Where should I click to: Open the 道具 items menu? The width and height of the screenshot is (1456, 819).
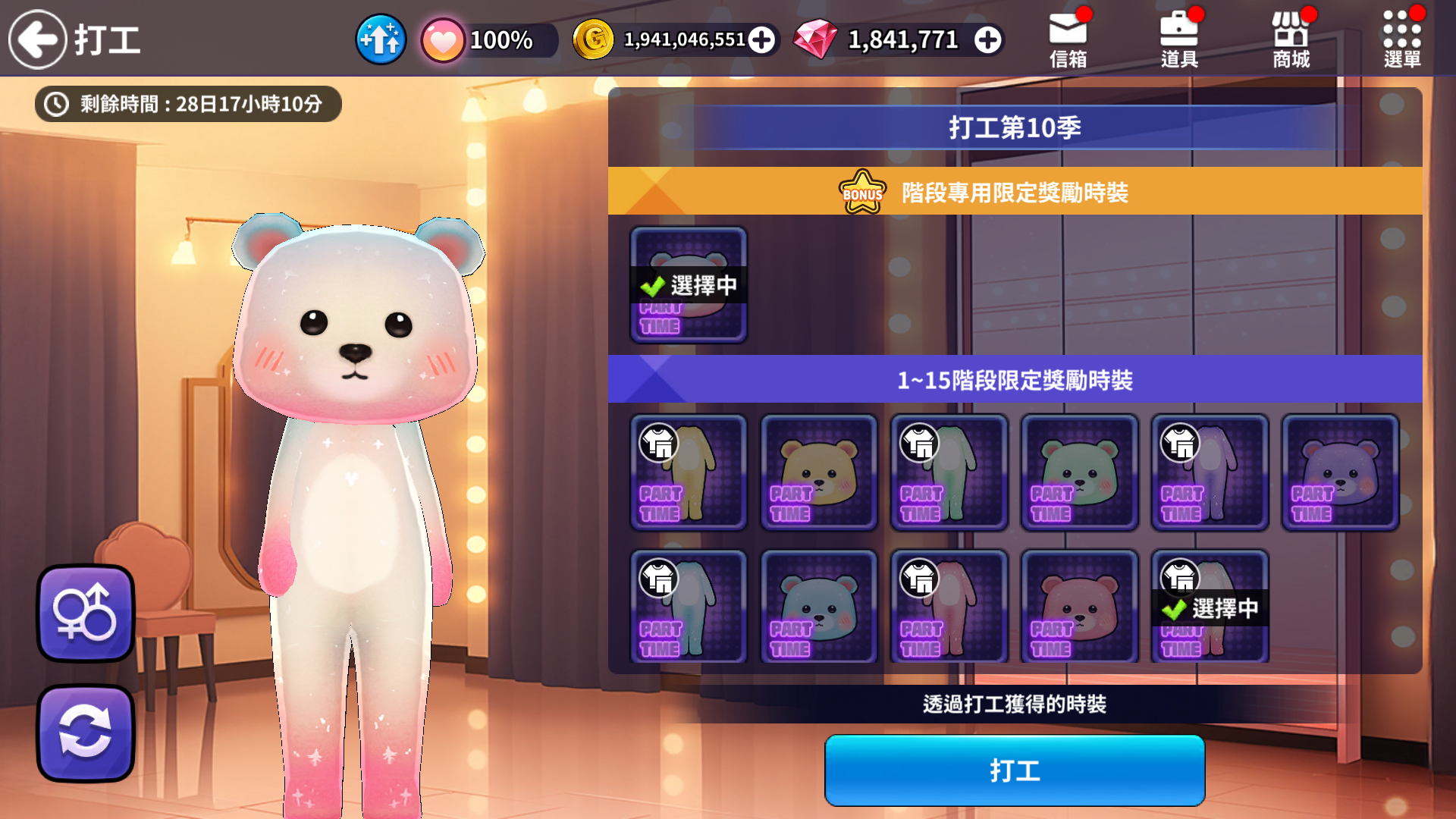click(1179, 39)
